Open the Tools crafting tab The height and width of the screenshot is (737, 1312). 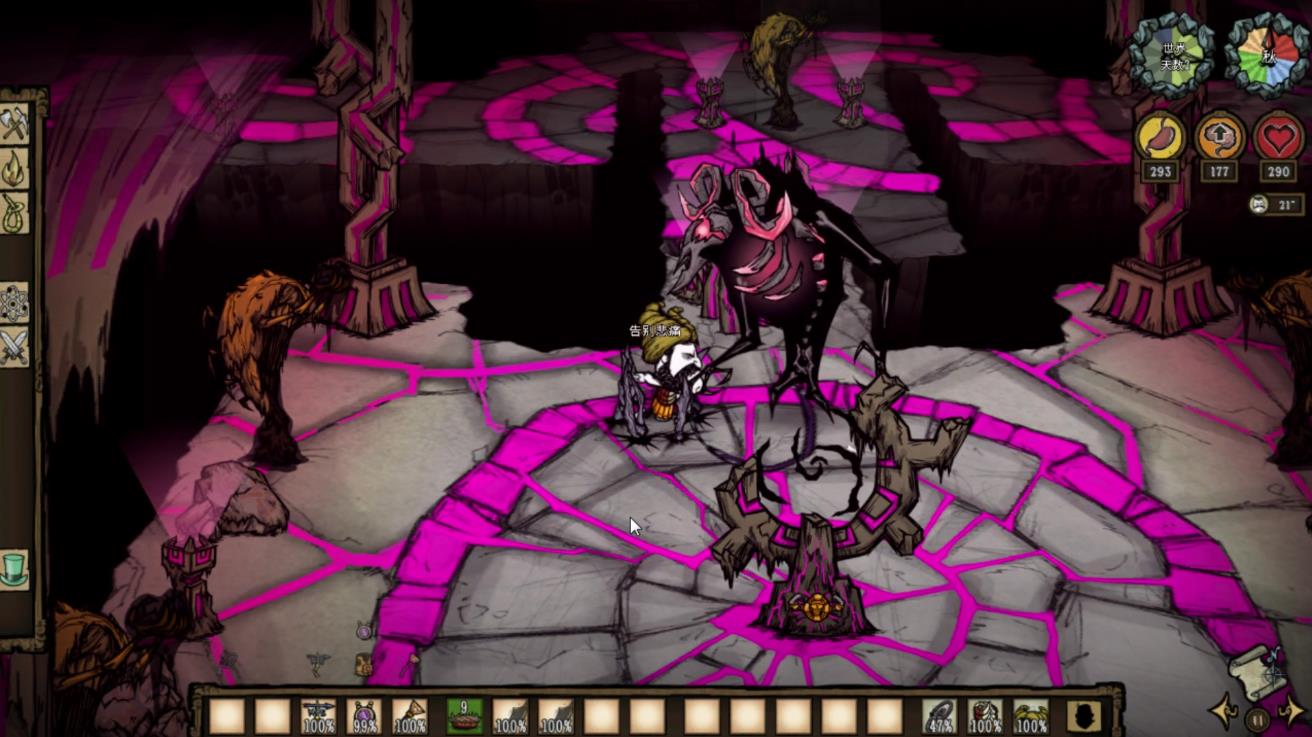[15, 124]
